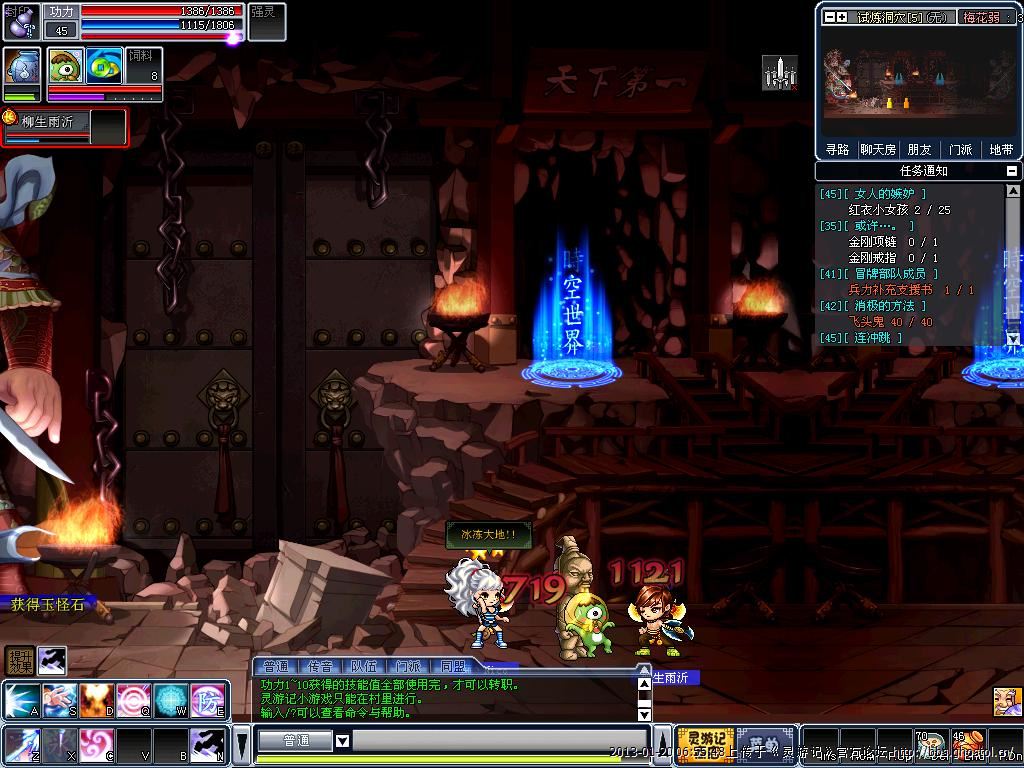
Task: Collapse the 任务通知 quest tracker panel
Action: pos(1013,171)
